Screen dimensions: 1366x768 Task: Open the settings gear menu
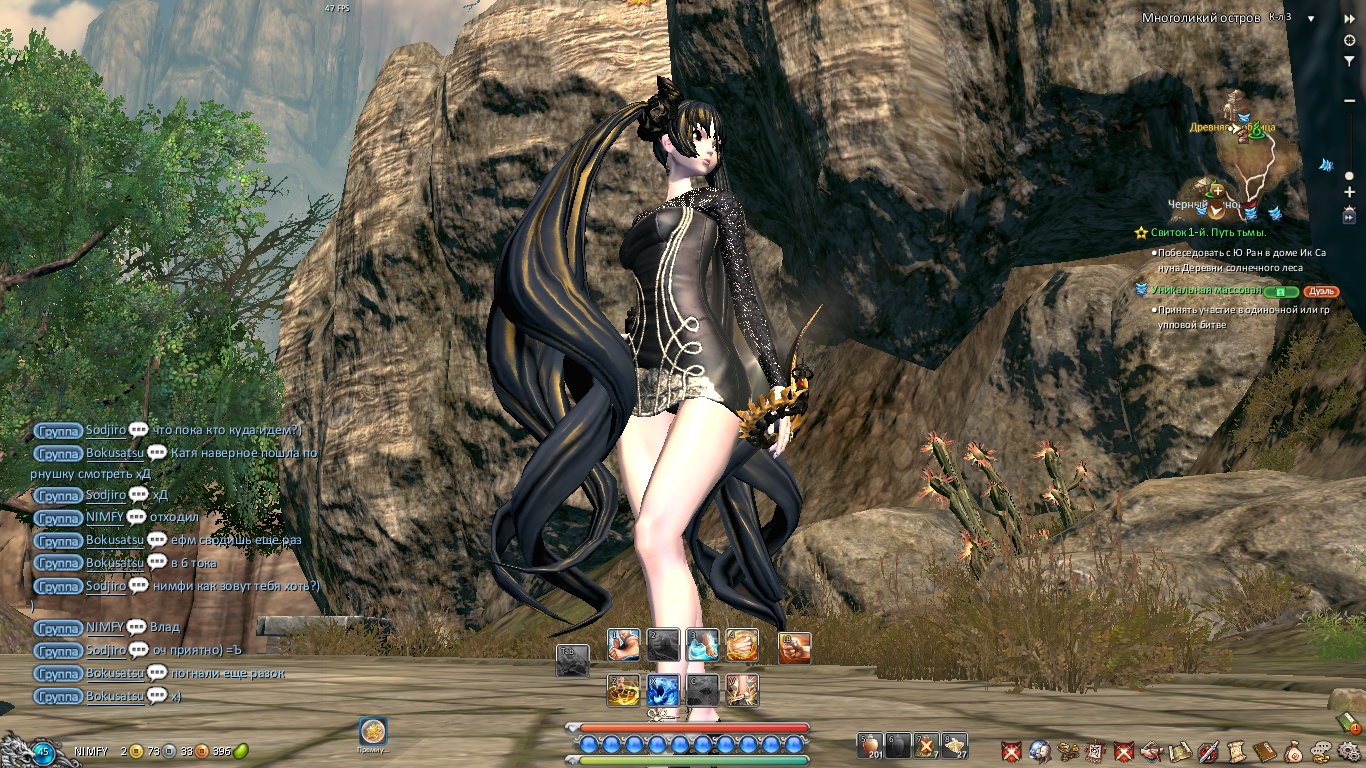[1350, 750]
